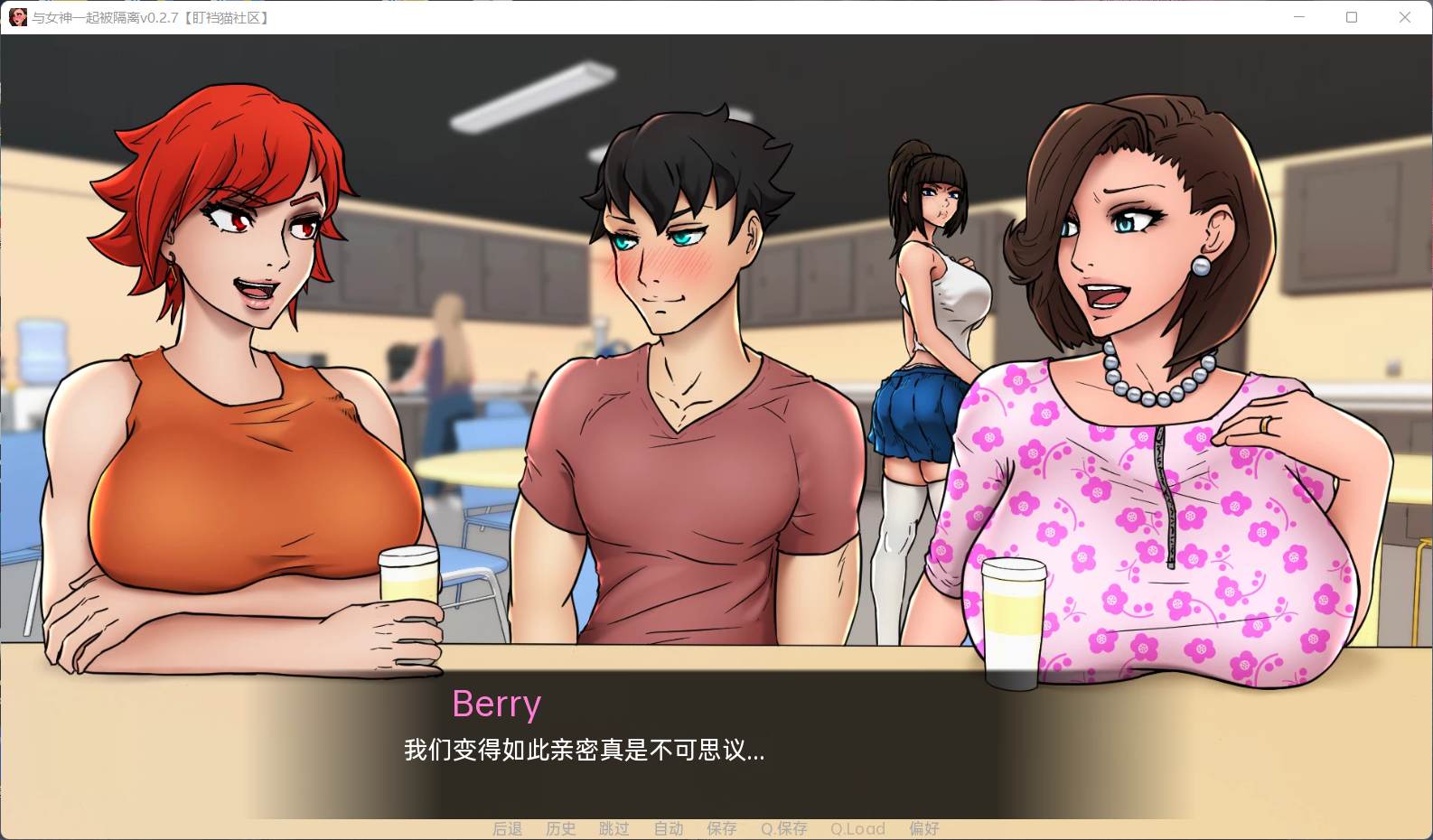Minimize the game window
The height and width of the screenshot is (840, 1433).
(x=1298, y=17)
